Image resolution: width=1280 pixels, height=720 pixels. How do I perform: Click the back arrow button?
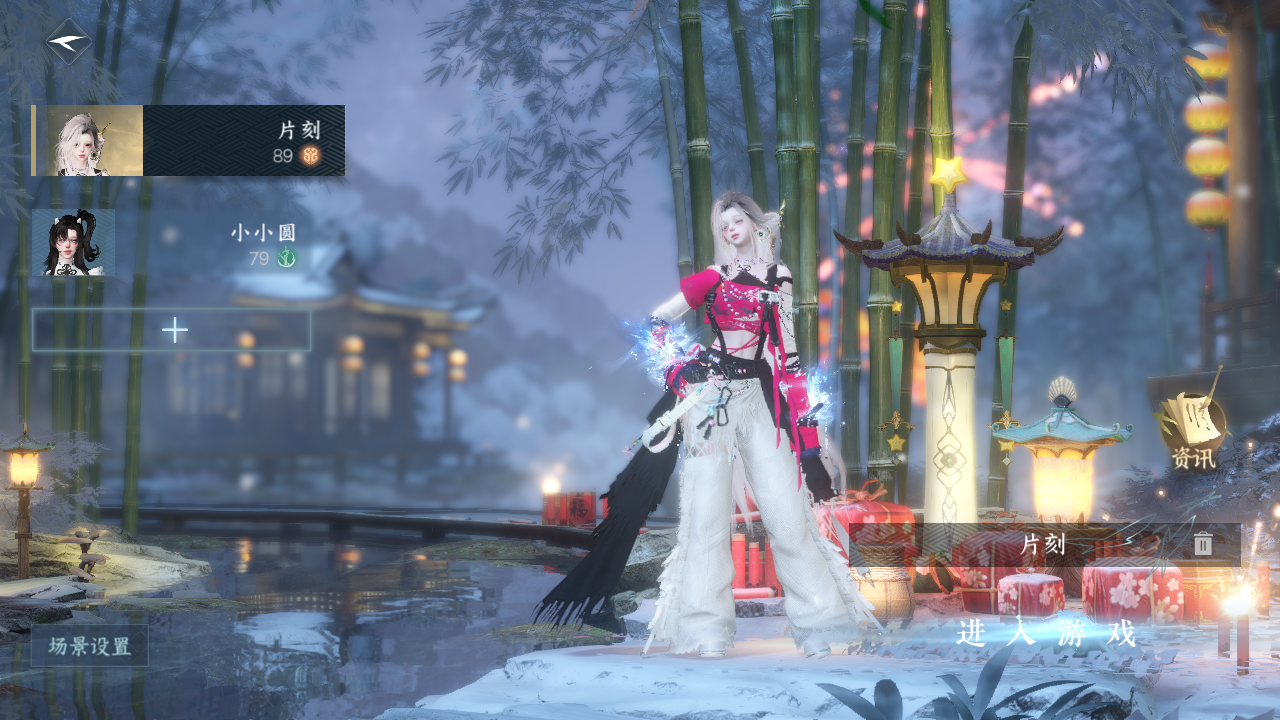tap(68, 42)
